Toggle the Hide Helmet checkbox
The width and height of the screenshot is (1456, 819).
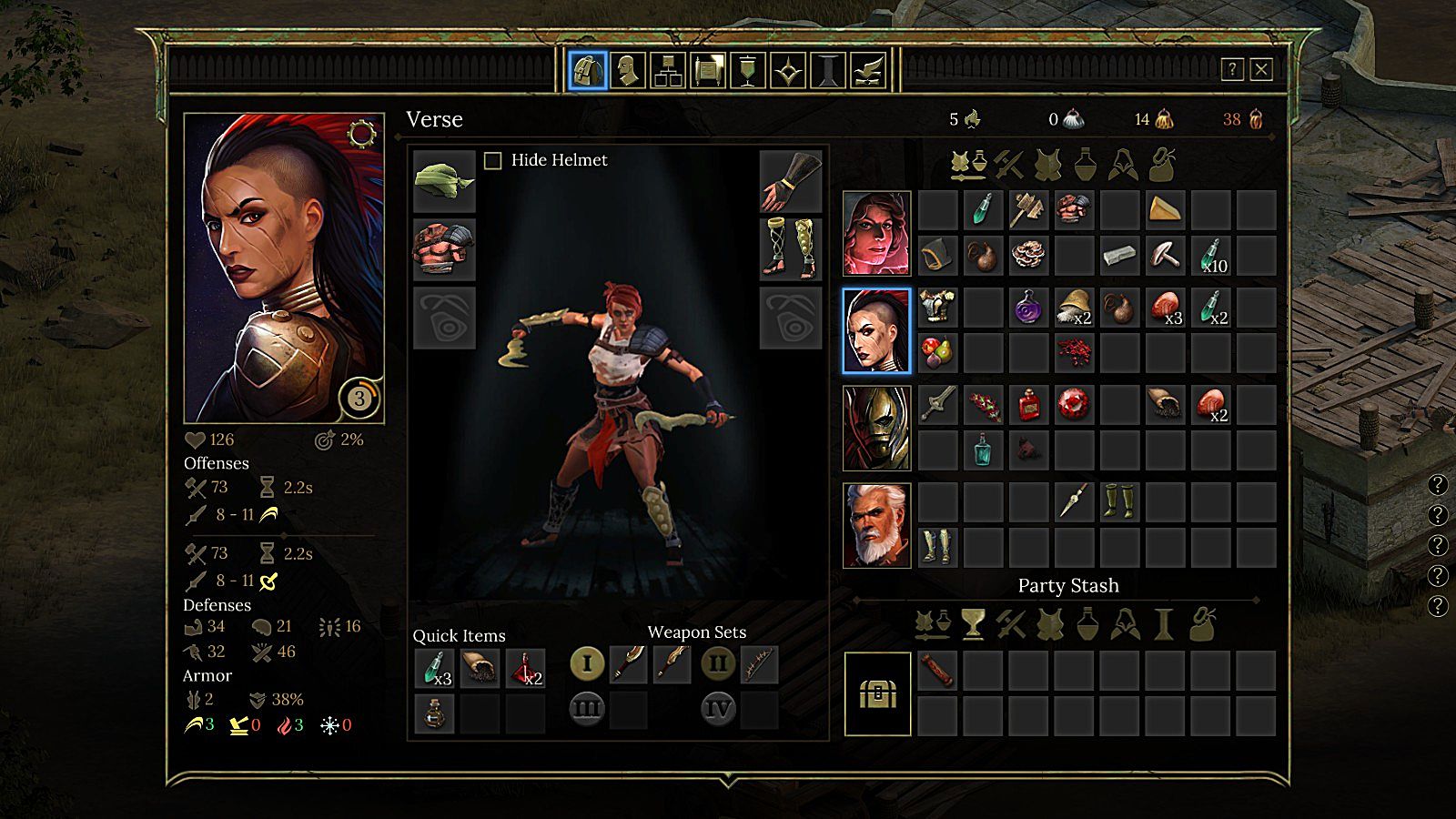(493, 161)
